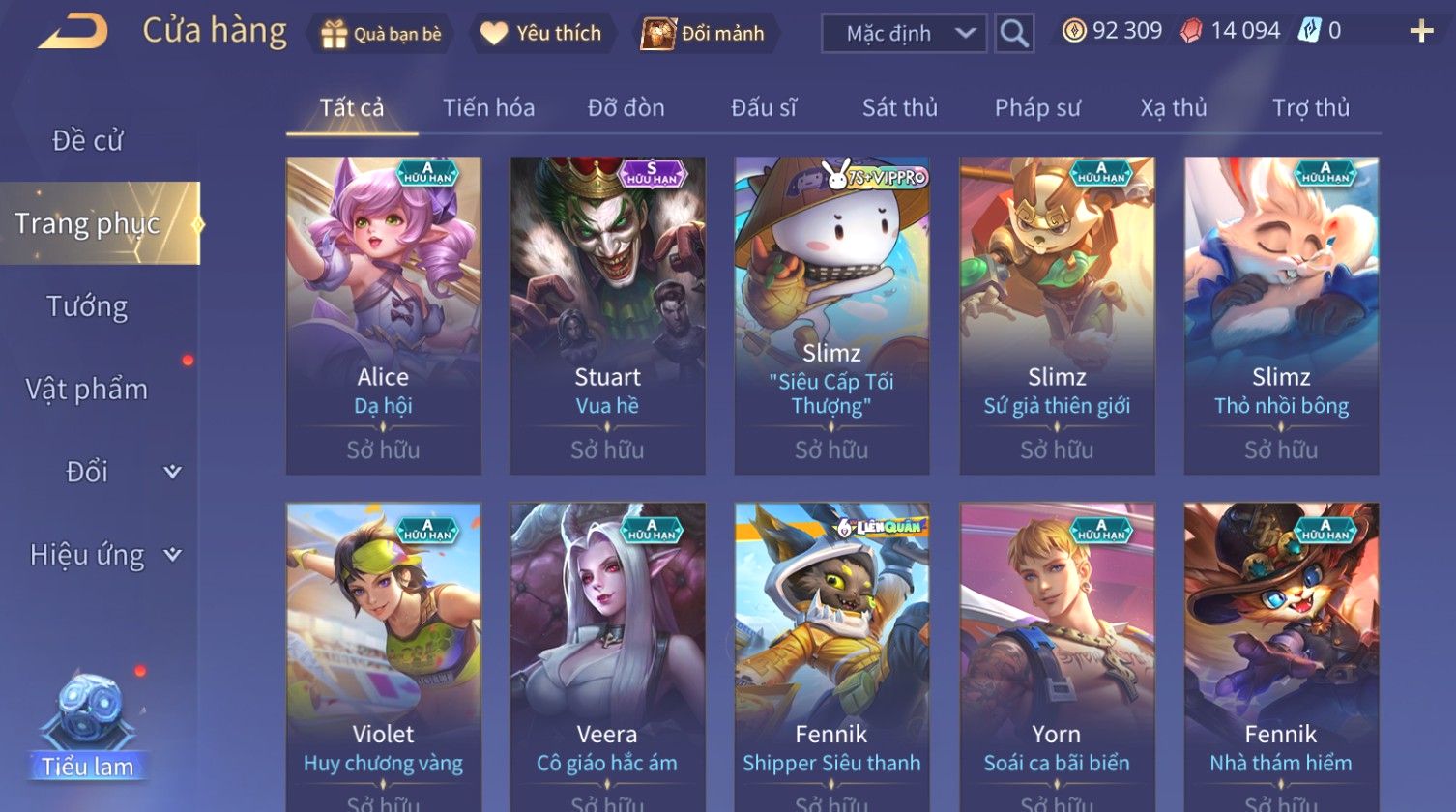Click the magnifying glass search button
This screenshot has width=1456, height=812.
tap(1013, 34)
